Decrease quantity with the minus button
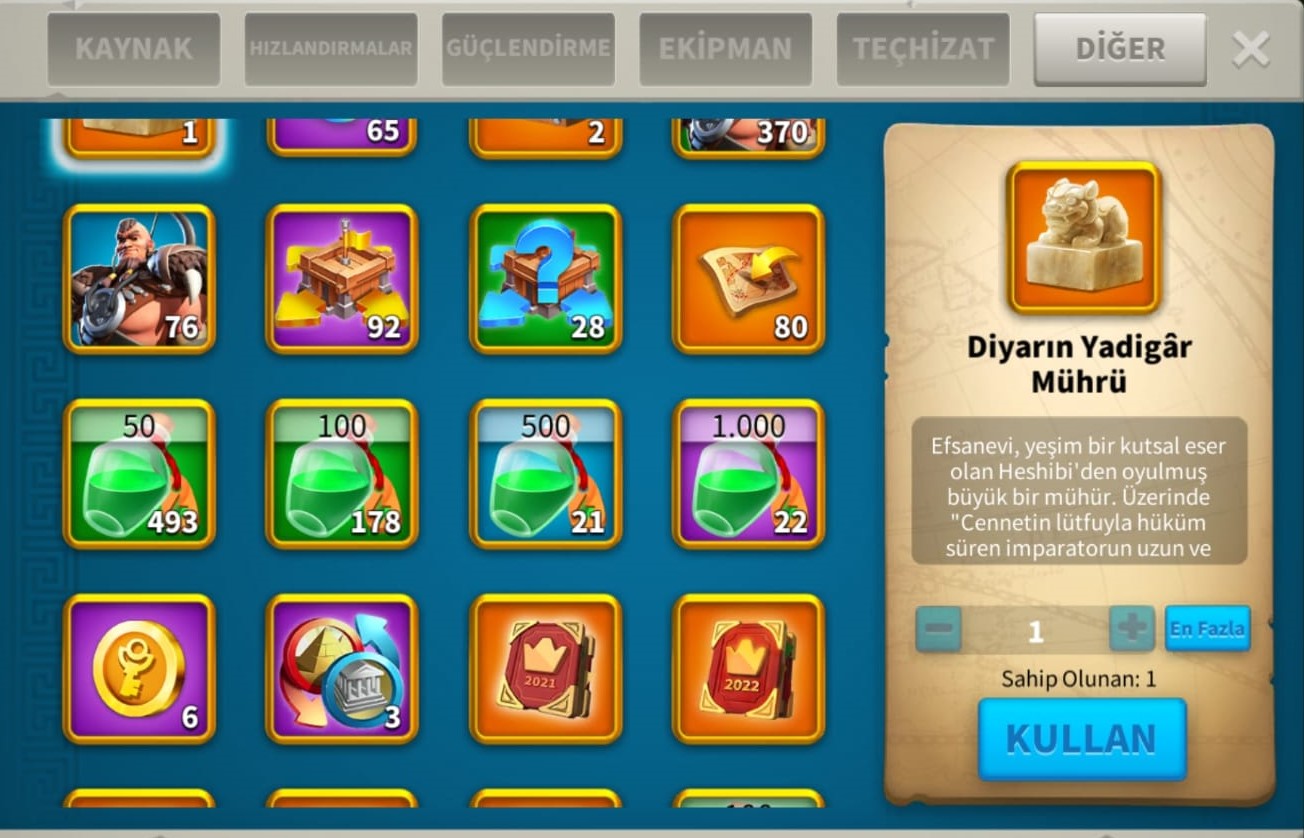 pos(938,629)
